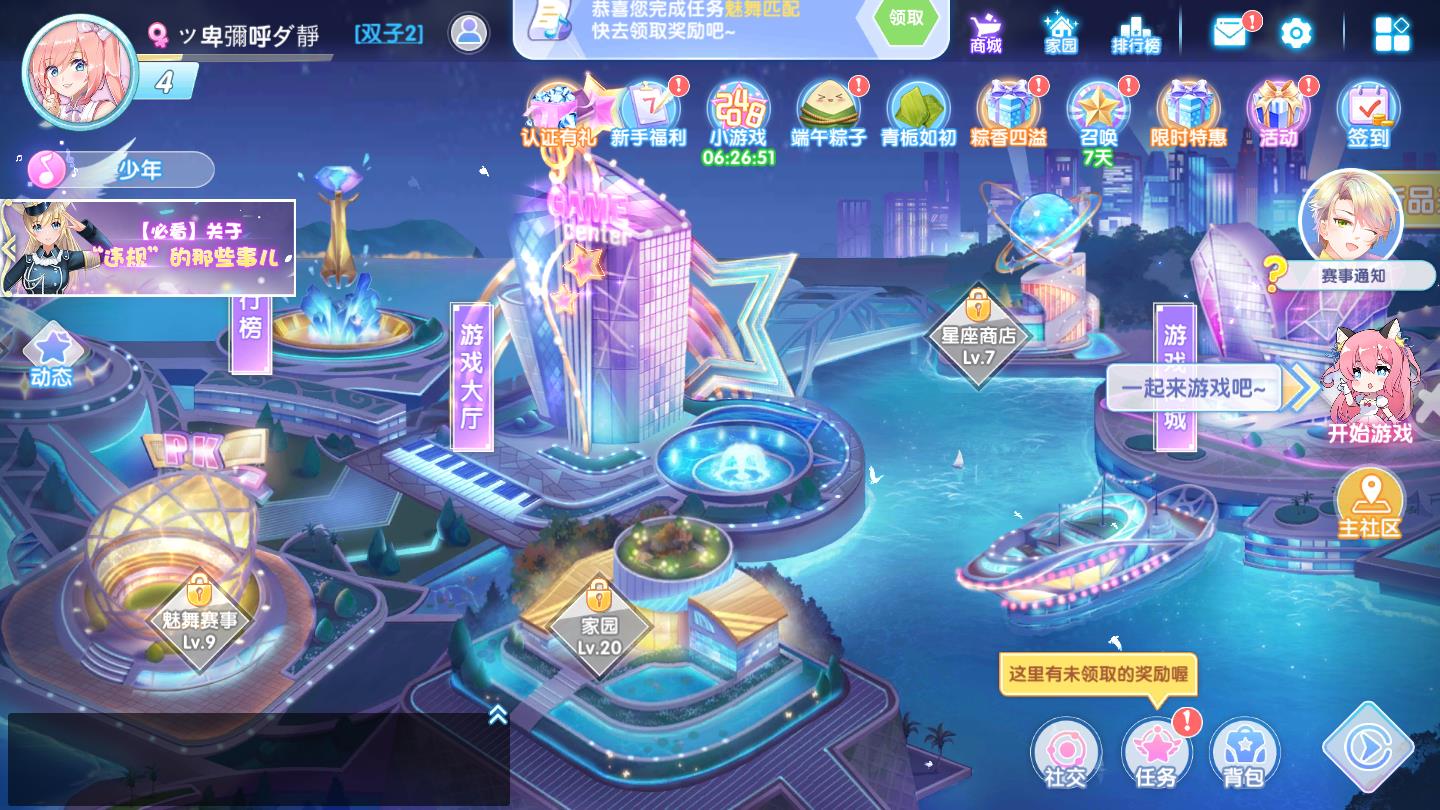Start playing via 开始游戏 button
The height and width of the screenshot is (810, 1440).
pos(1369,390)
